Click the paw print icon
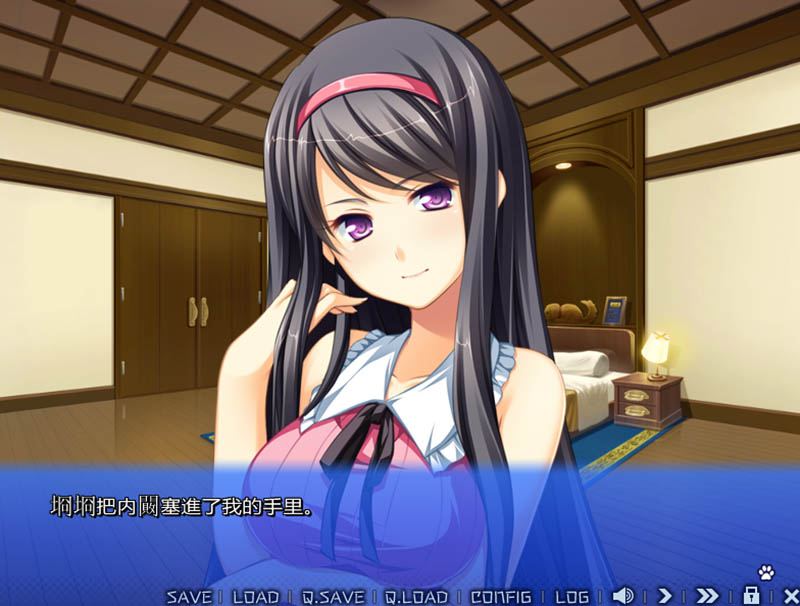This screenshot has width=800, height=606. point(766,573)
